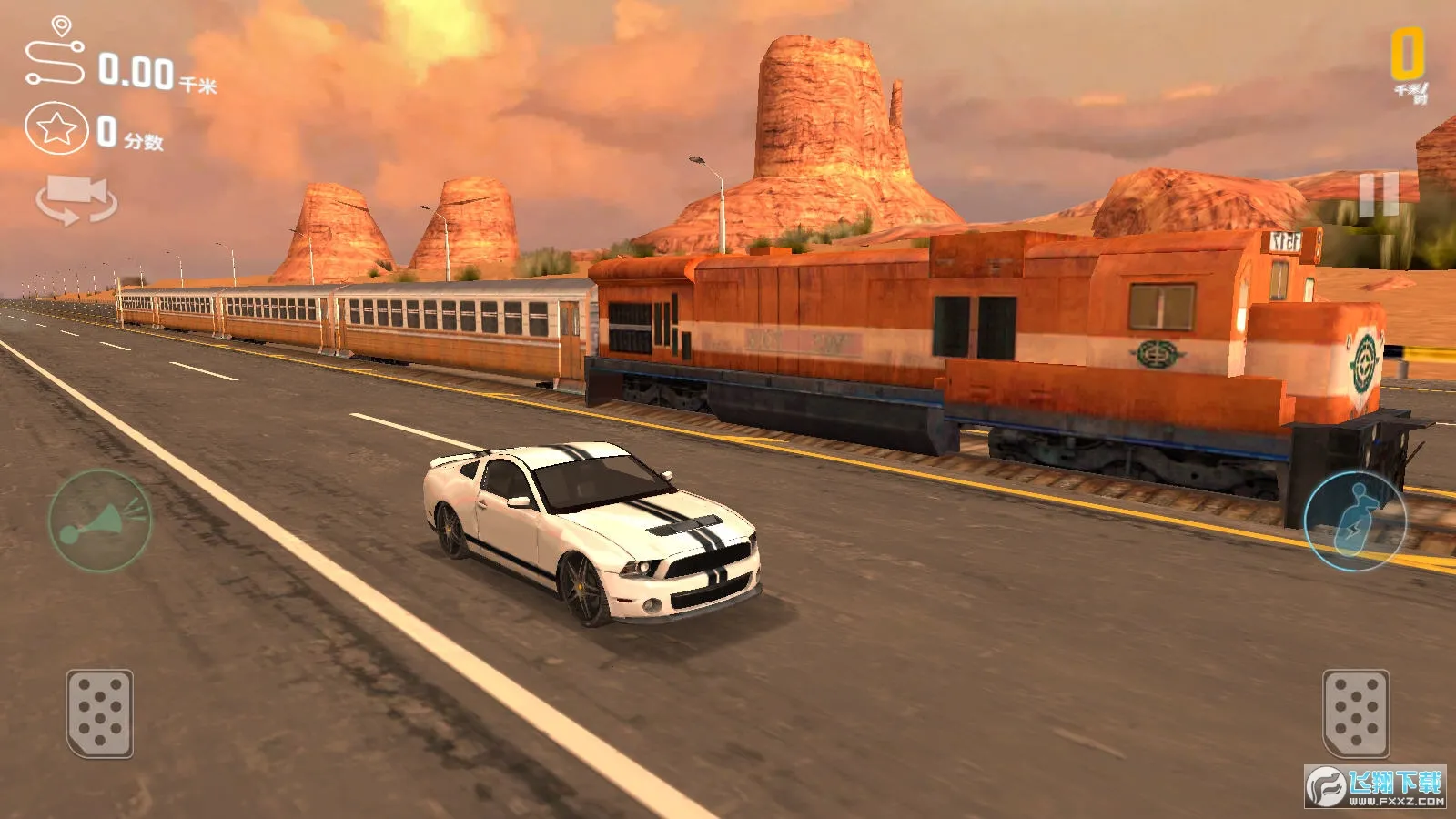Honk the car horn
Image resolution: width=1456 pixels, height=819 pixels.
click(100, 521)
